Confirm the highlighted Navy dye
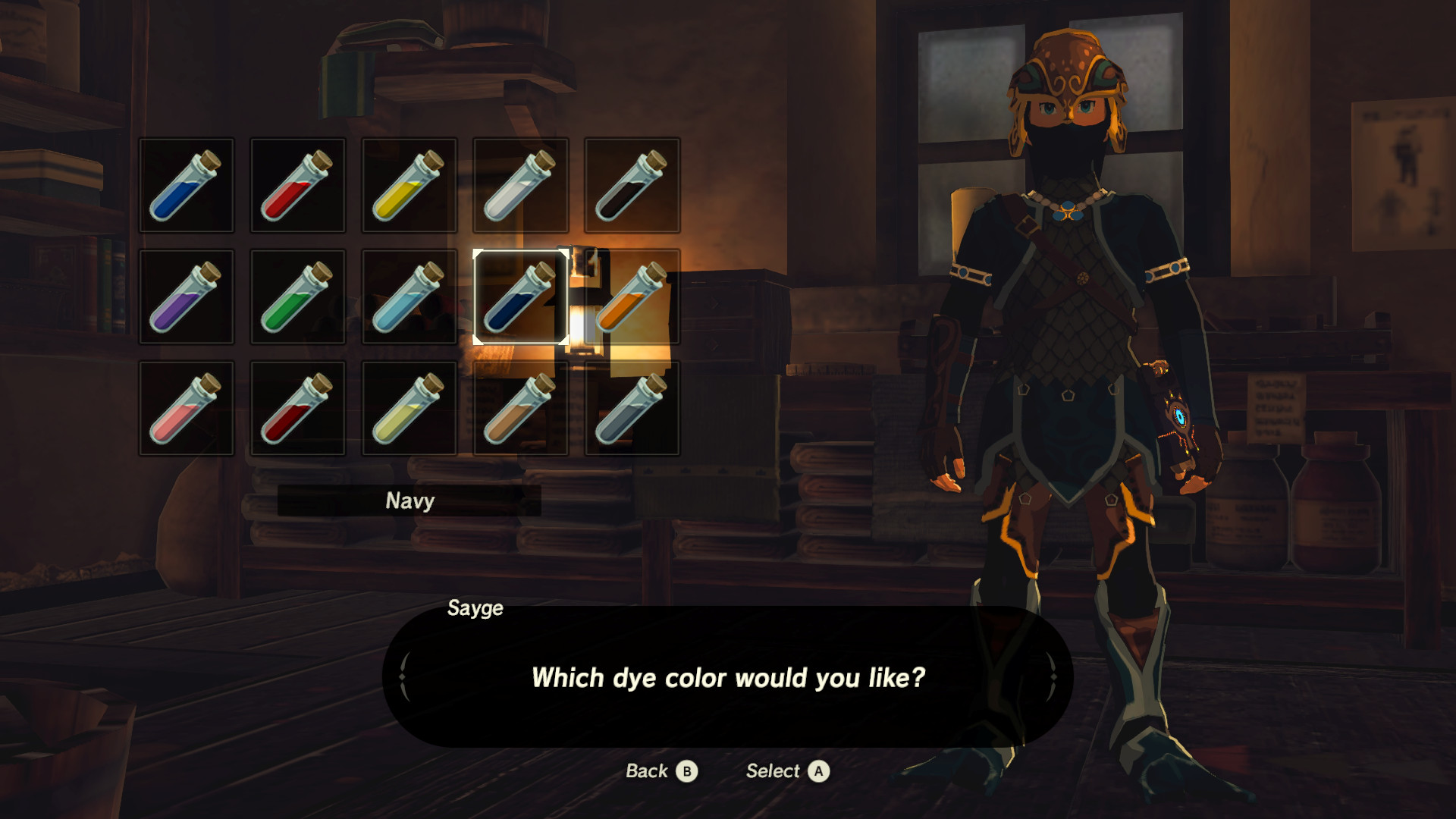This screenshot has width=1456, height=819. point(520,296)
